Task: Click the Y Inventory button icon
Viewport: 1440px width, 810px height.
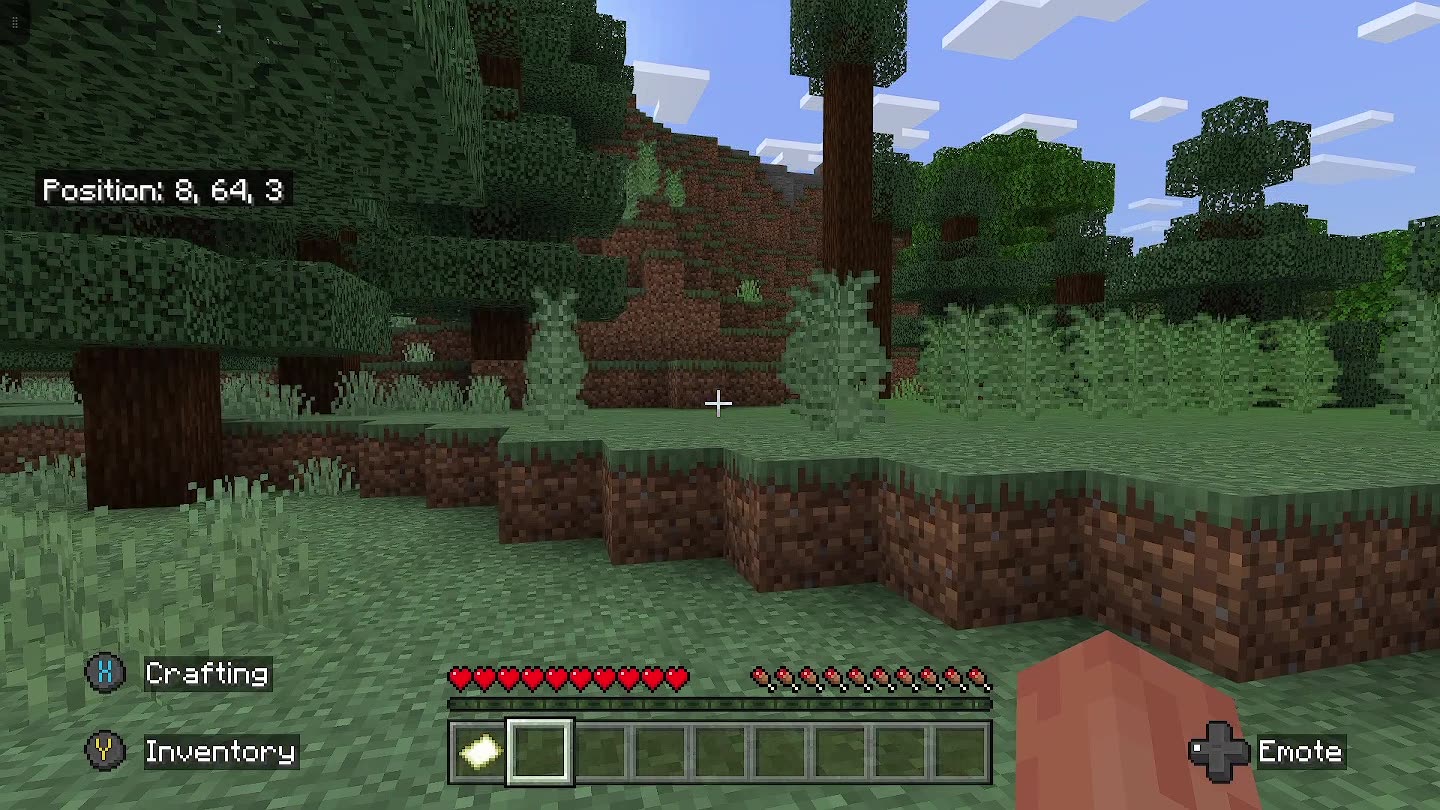Action: (103, 751)
